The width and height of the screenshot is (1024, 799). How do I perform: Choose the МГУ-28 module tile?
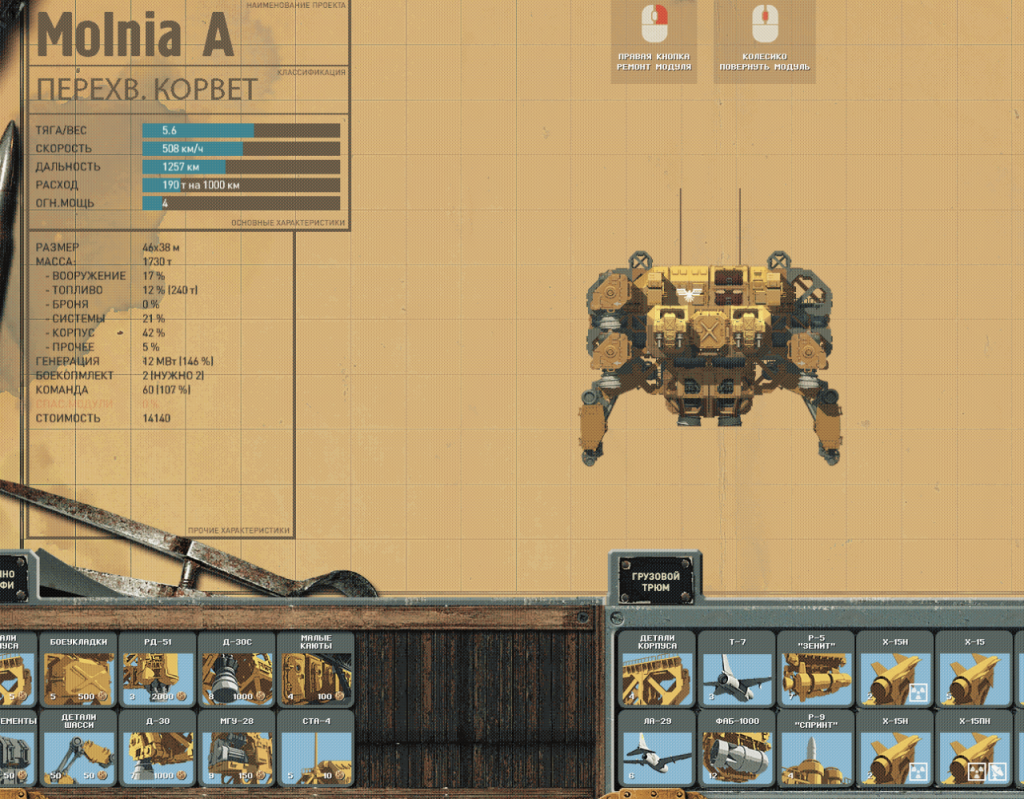tap(237, 747)
